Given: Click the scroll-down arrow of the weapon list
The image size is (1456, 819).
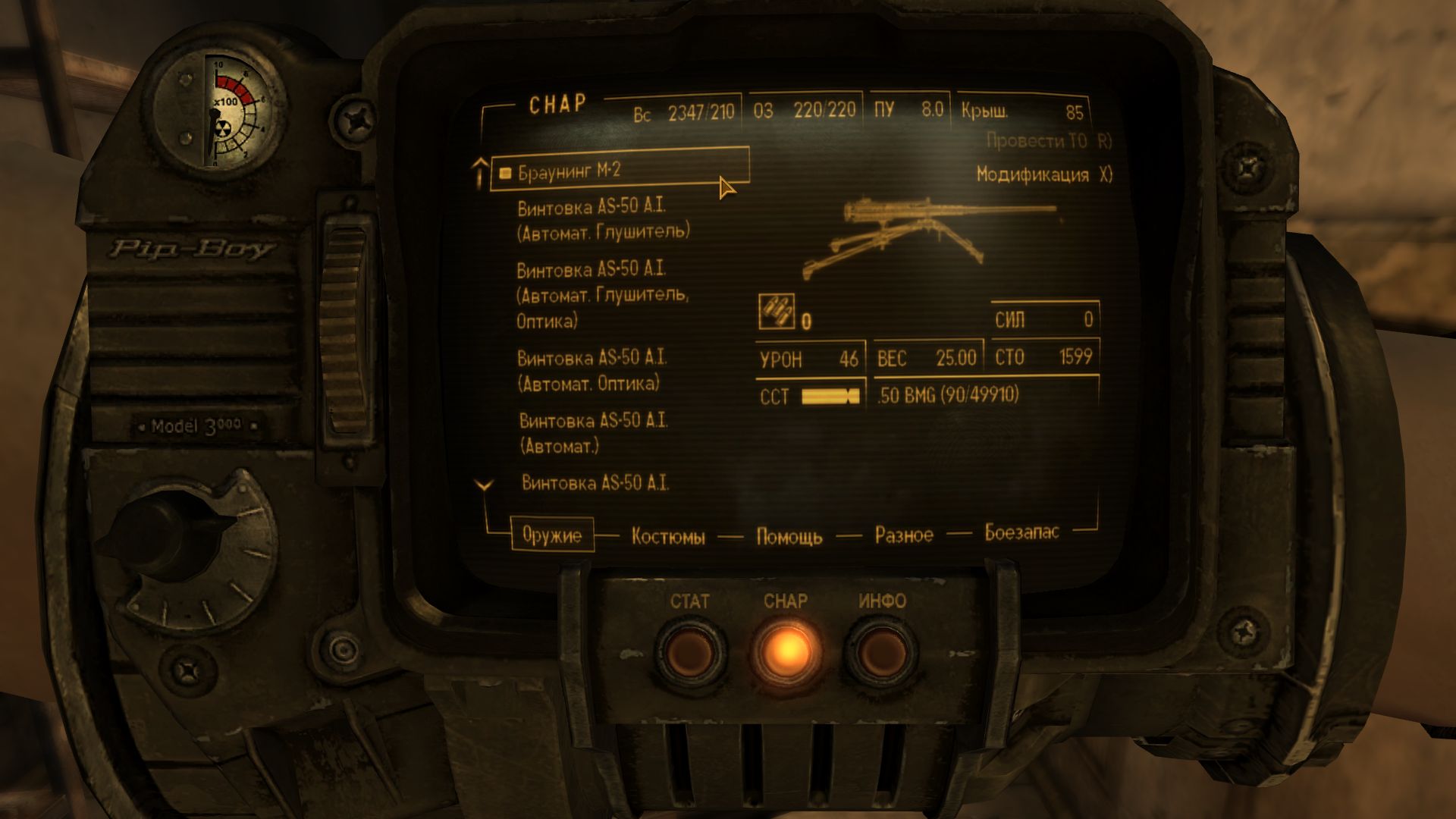Looking at the screenshot, I should pos(484,485).
